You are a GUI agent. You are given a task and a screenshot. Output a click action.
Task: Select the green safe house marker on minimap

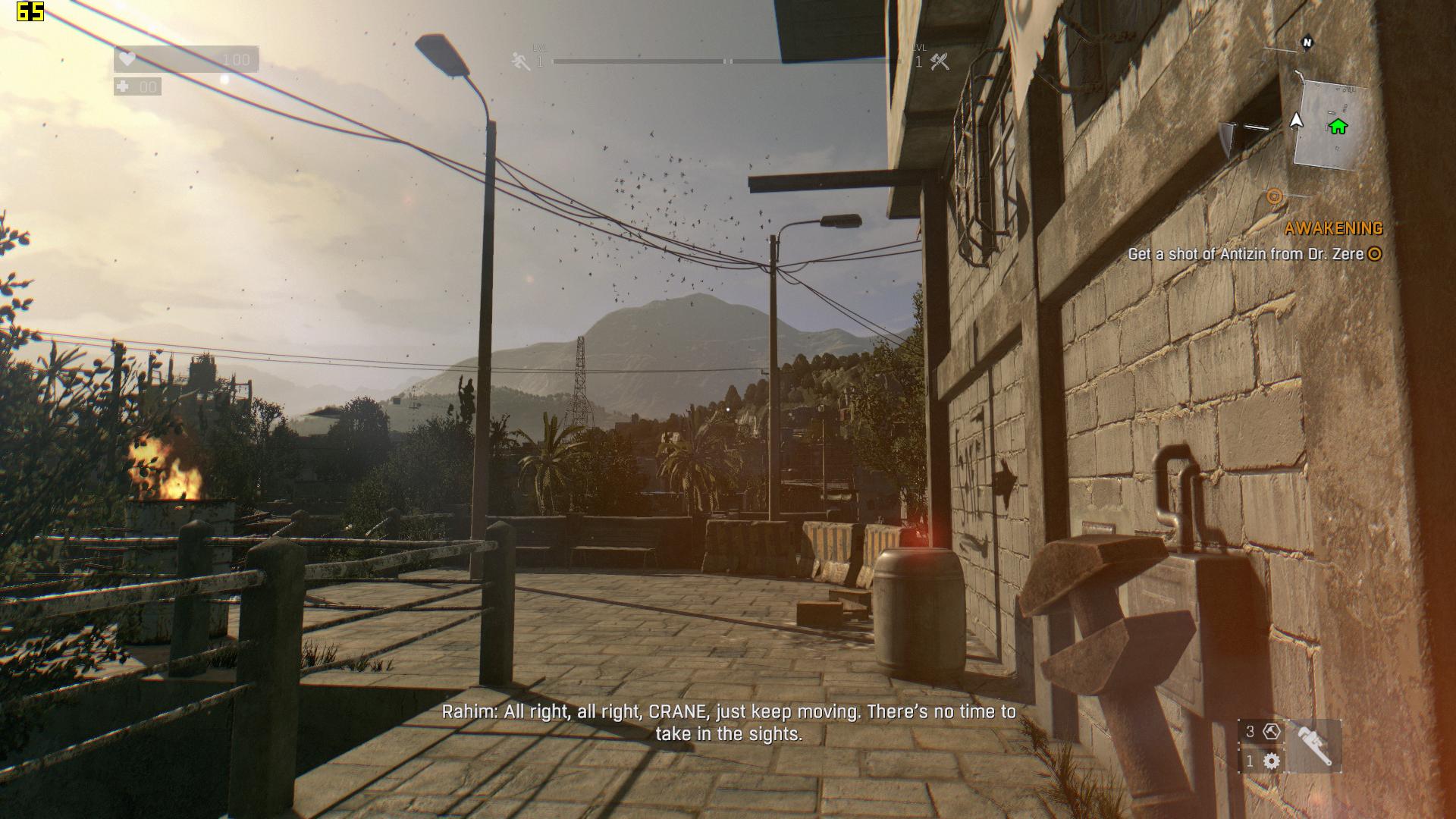(x=1338, y=127)
